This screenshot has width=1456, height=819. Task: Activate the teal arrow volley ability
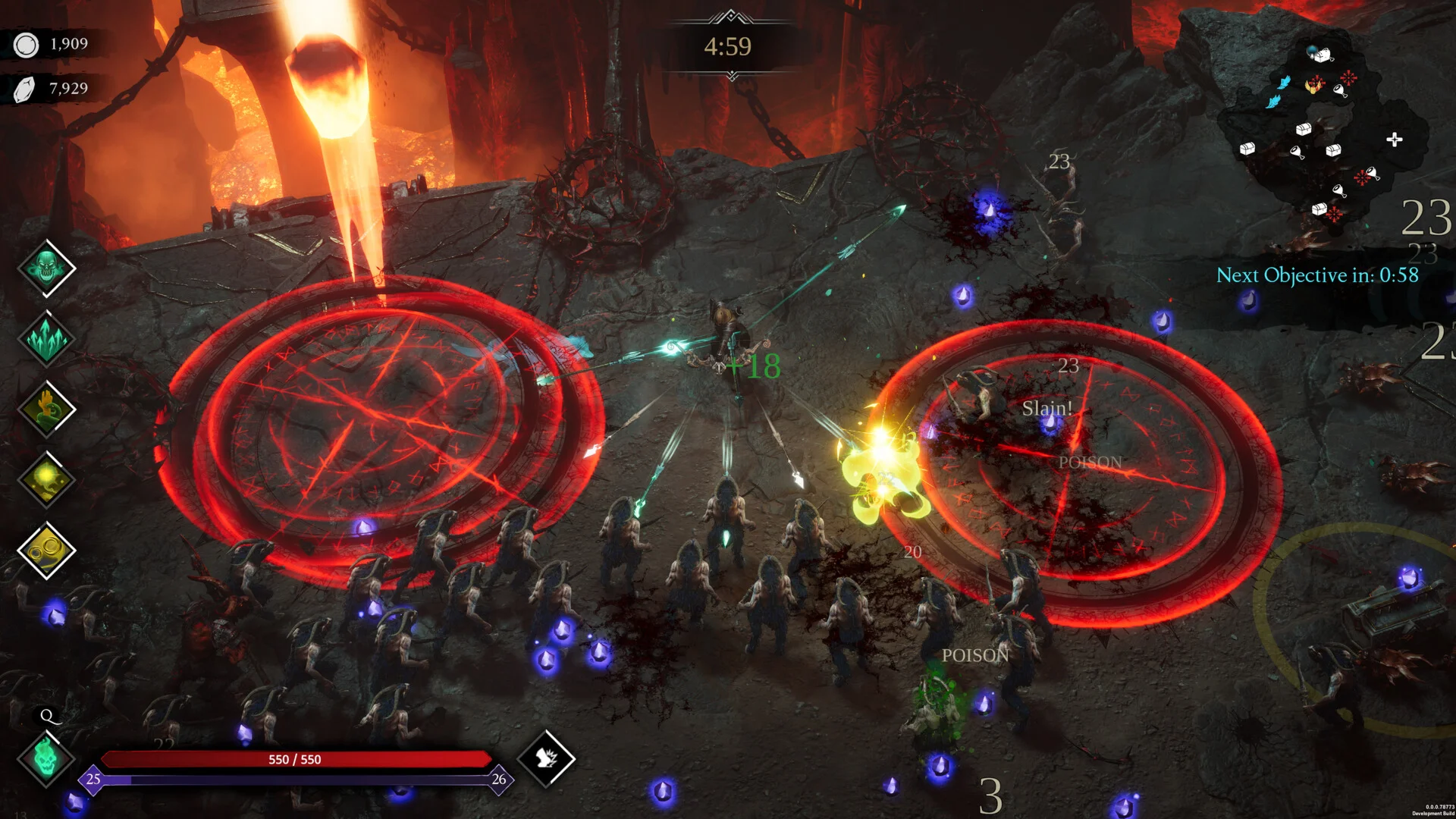pos(46,339)
